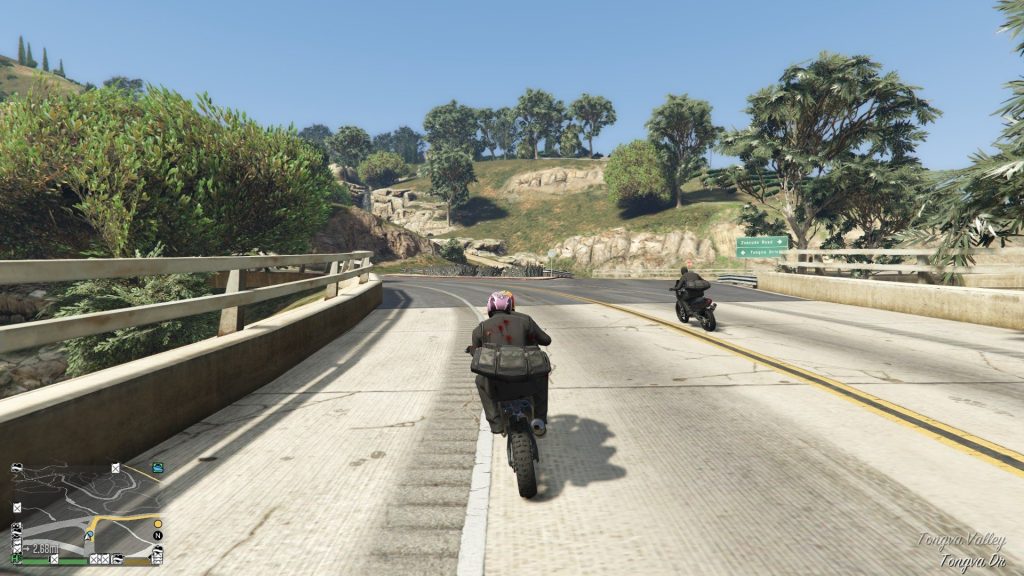Screen dimensions: 1024x576
Task: Click the north N compass marker
Action: click(157, 535)
